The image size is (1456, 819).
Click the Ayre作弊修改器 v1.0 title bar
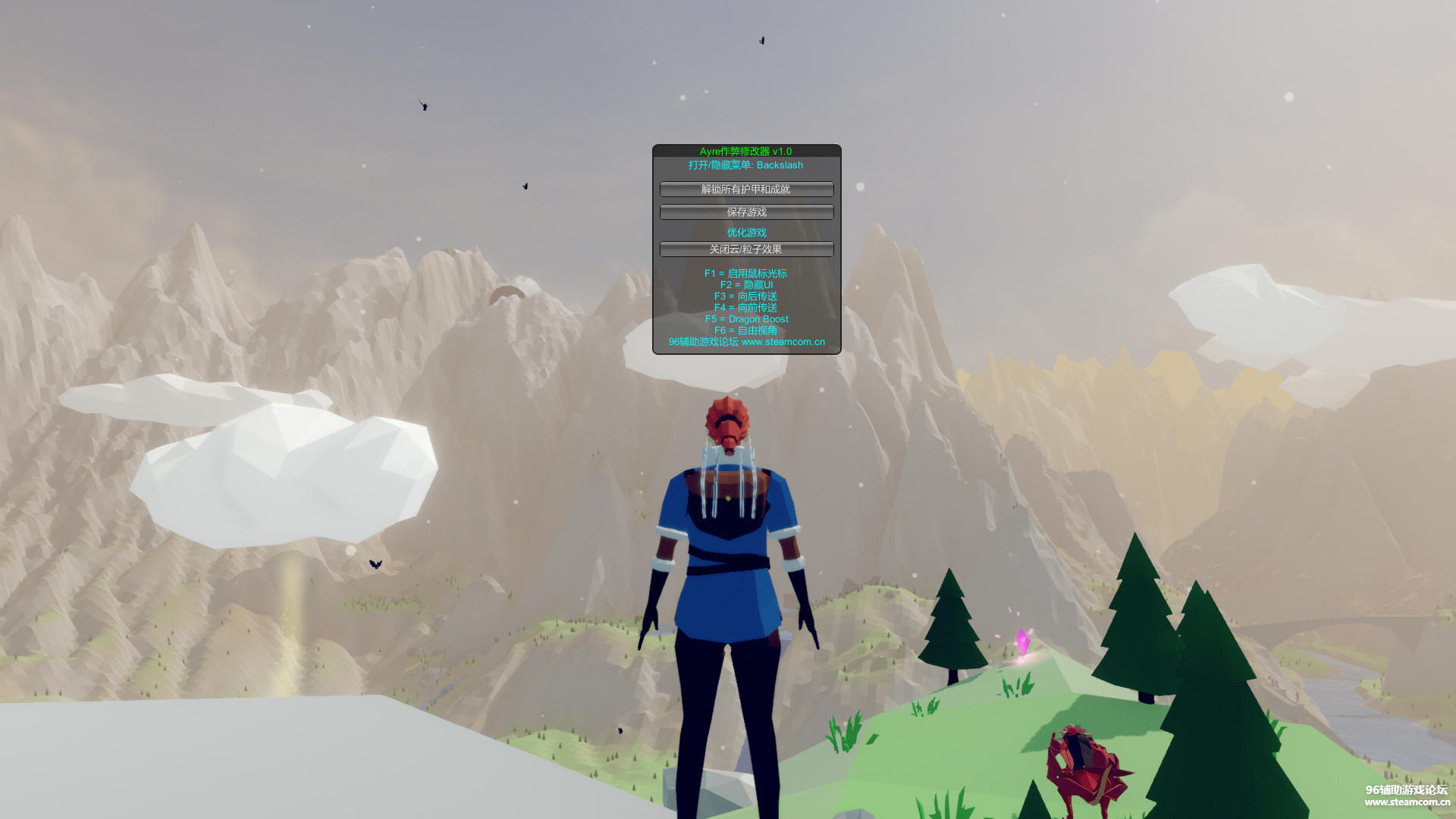tap(745, 151)
